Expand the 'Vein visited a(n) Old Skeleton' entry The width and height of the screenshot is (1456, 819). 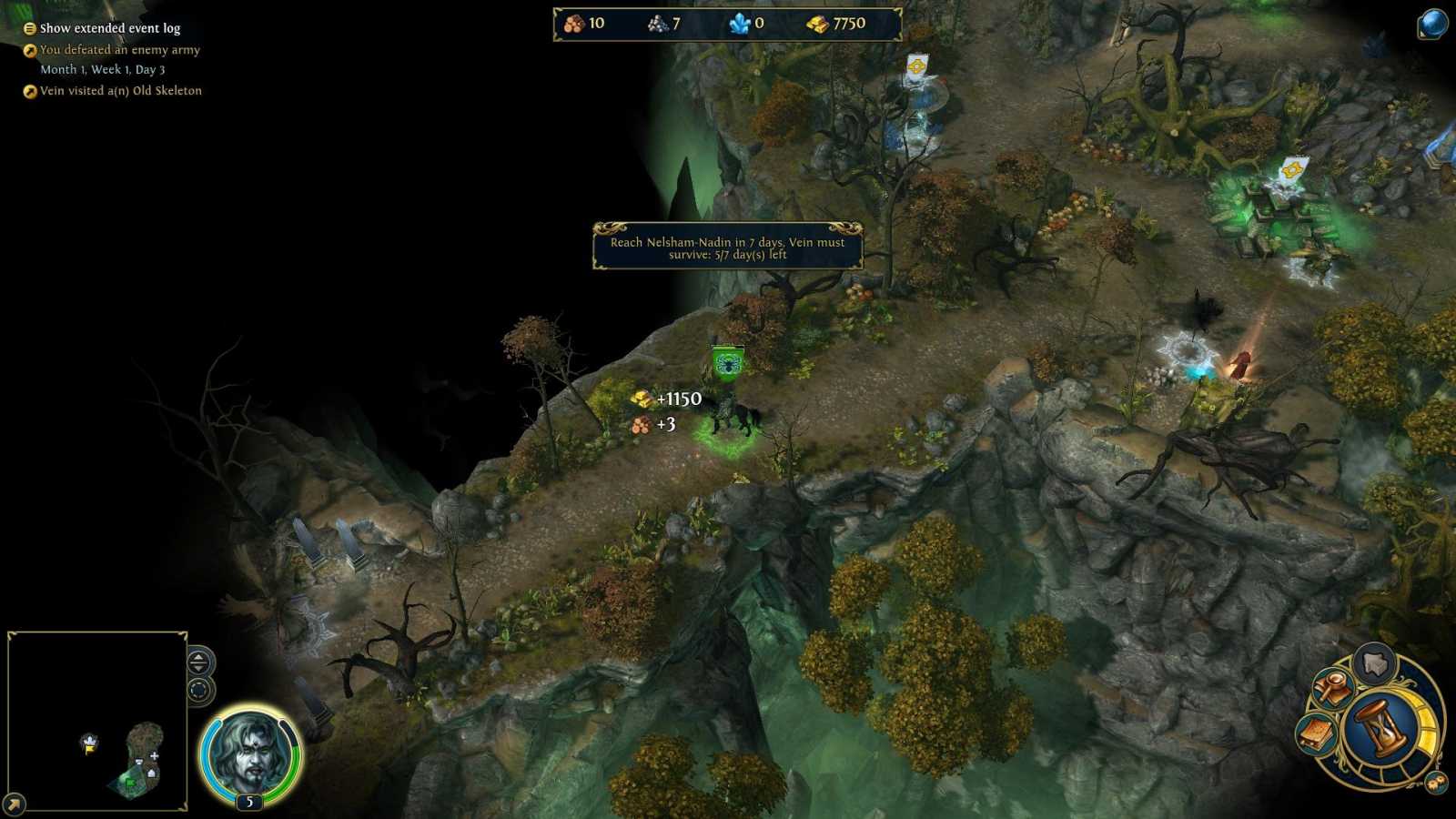pos(119,91)
